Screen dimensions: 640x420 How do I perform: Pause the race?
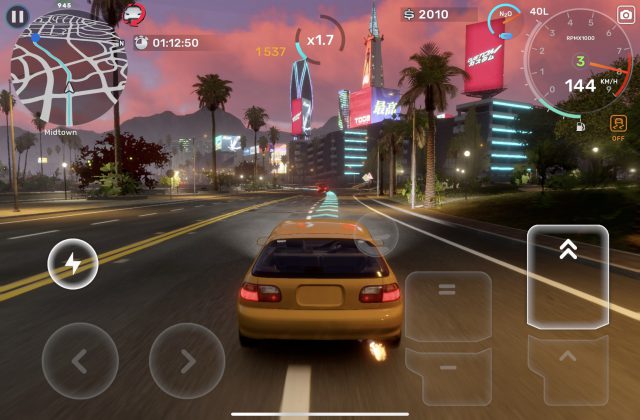pos(17,16)
